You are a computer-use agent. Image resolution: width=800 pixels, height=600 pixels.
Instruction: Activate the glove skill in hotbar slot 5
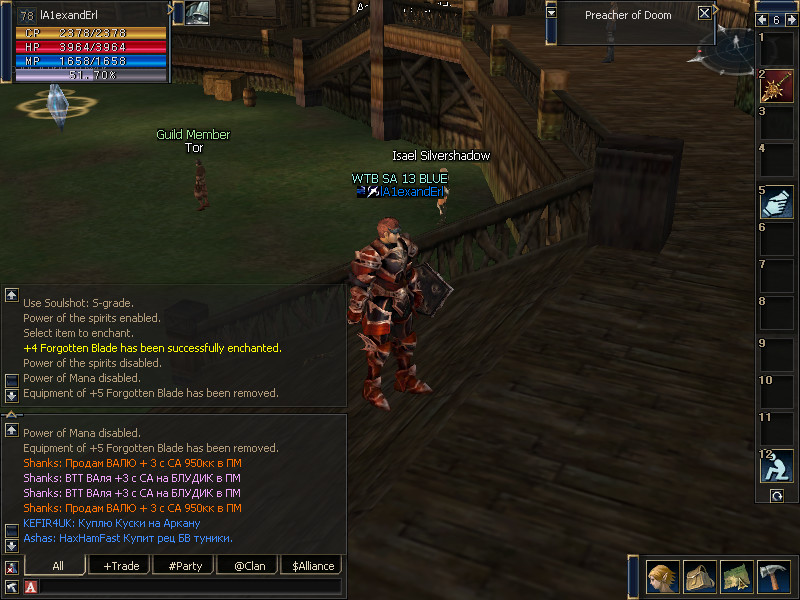tap(777, 202)
